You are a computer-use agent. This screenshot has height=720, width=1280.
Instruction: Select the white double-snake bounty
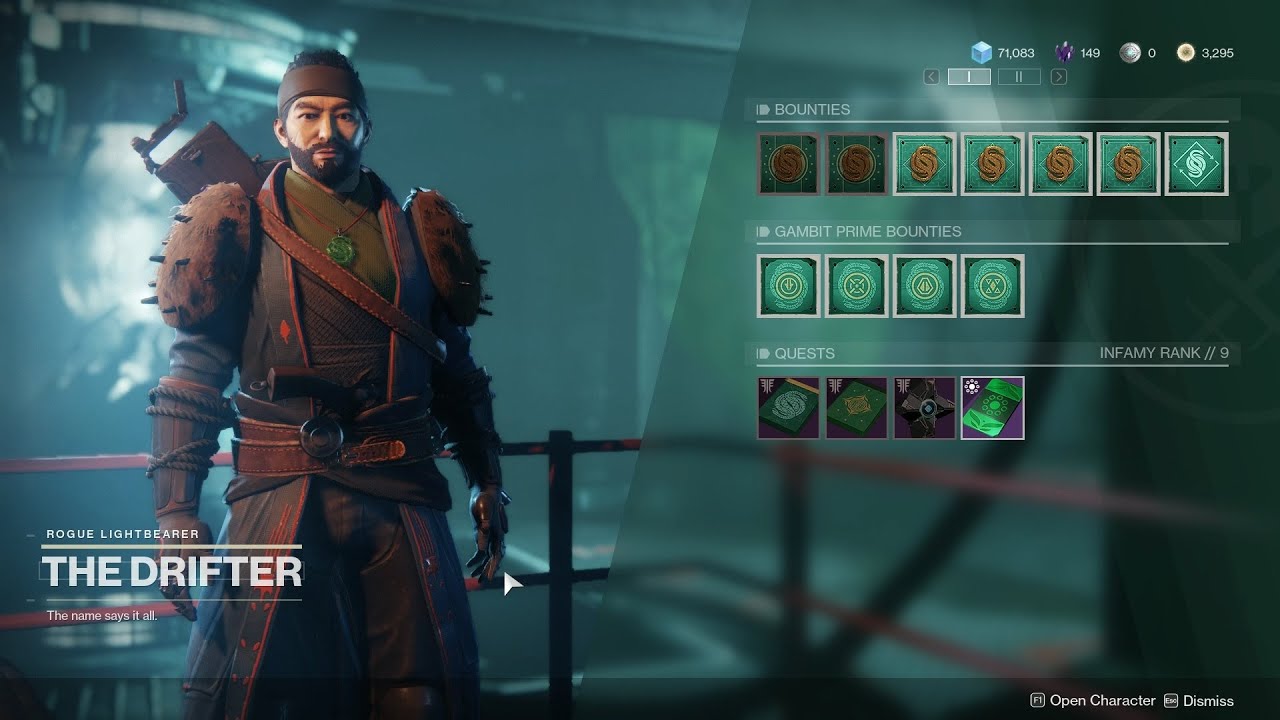click(x=1196, y=164)
